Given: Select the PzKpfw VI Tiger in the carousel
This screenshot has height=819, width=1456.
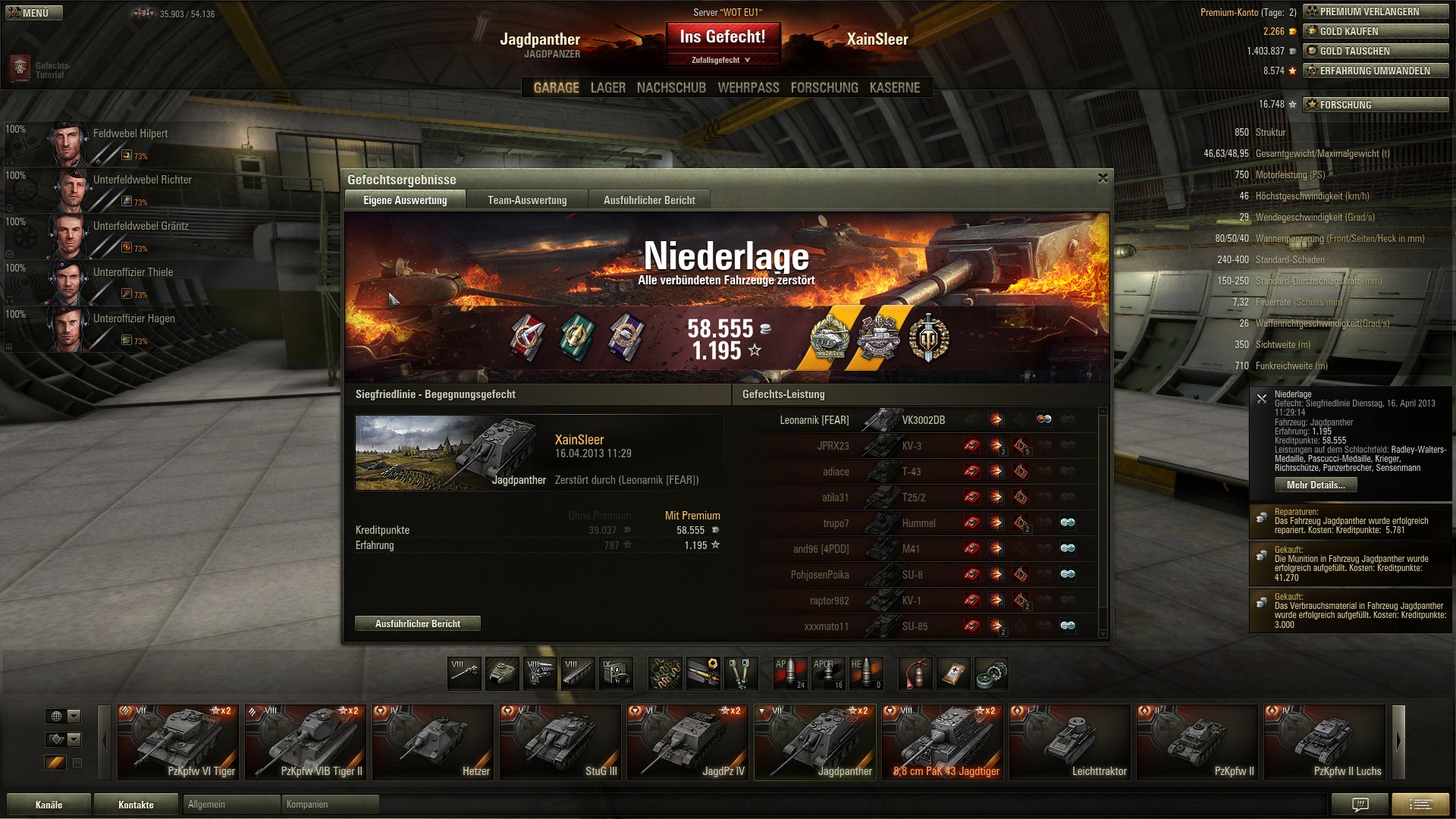Looking at the screenshot, I should (x=178, y=742).
